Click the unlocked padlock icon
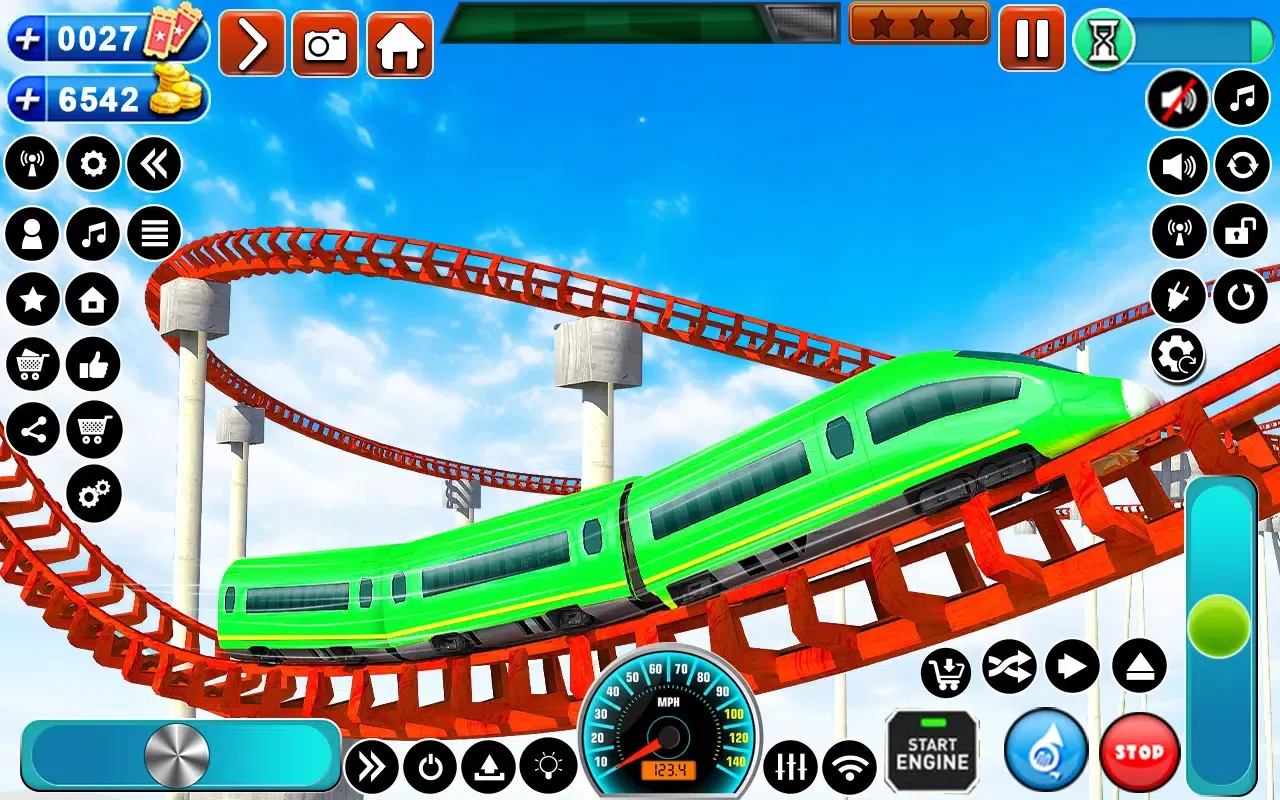 click(x=1240, y=232)
